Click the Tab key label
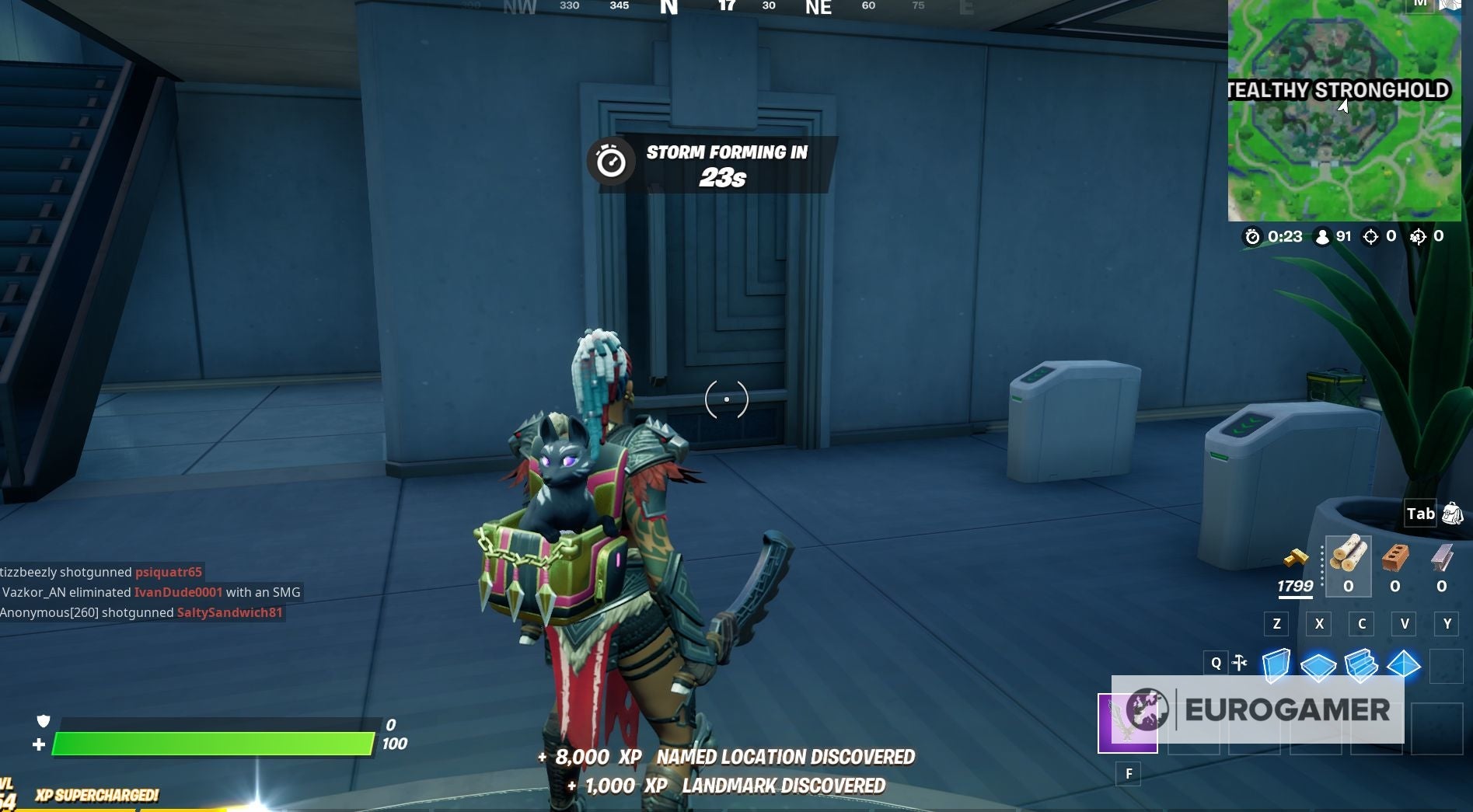Viewport: 1473px width, 812px height. tap(1419, 513)
